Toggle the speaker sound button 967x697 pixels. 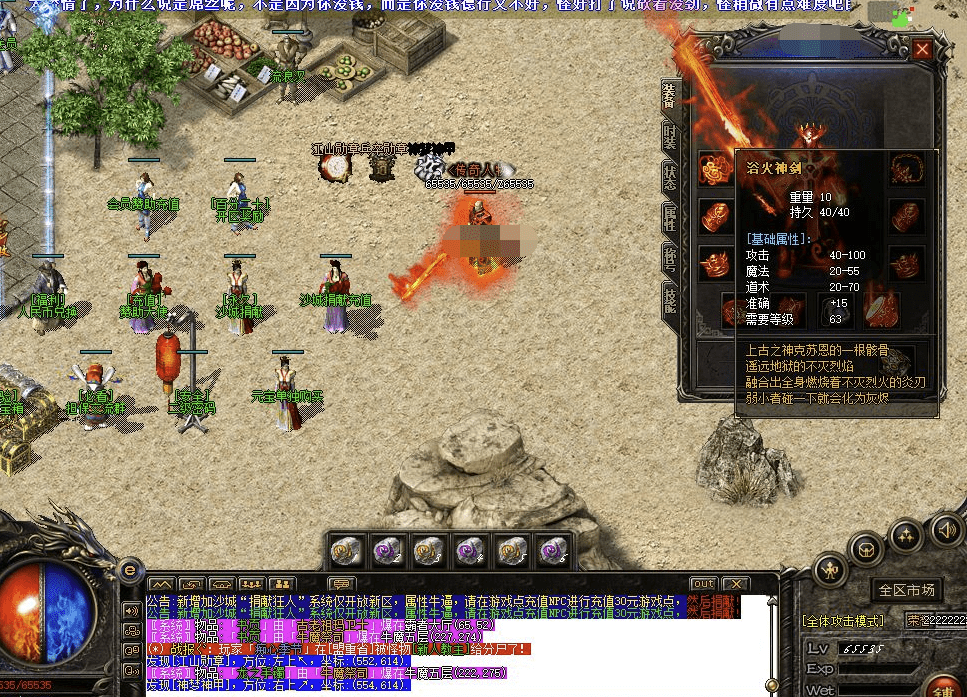pos(945,527)
